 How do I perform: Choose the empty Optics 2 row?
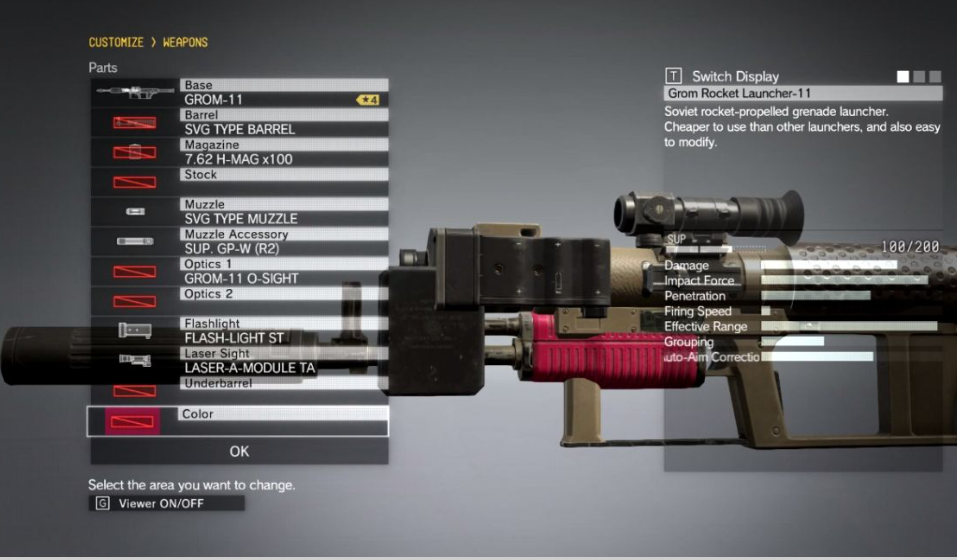pyautogui.click(x=284, y=301)
